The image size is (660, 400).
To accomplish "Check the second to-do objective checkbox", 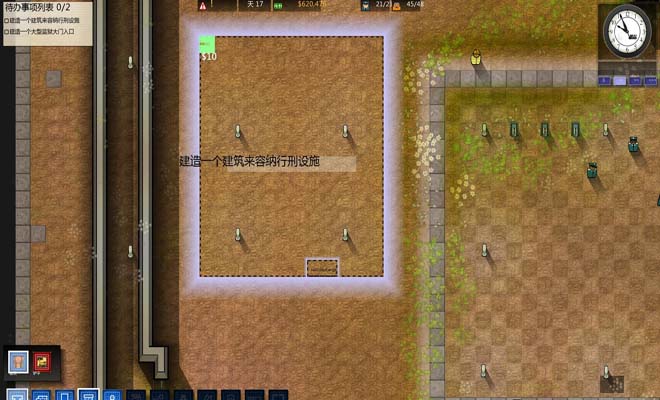I will pos(5,31).
